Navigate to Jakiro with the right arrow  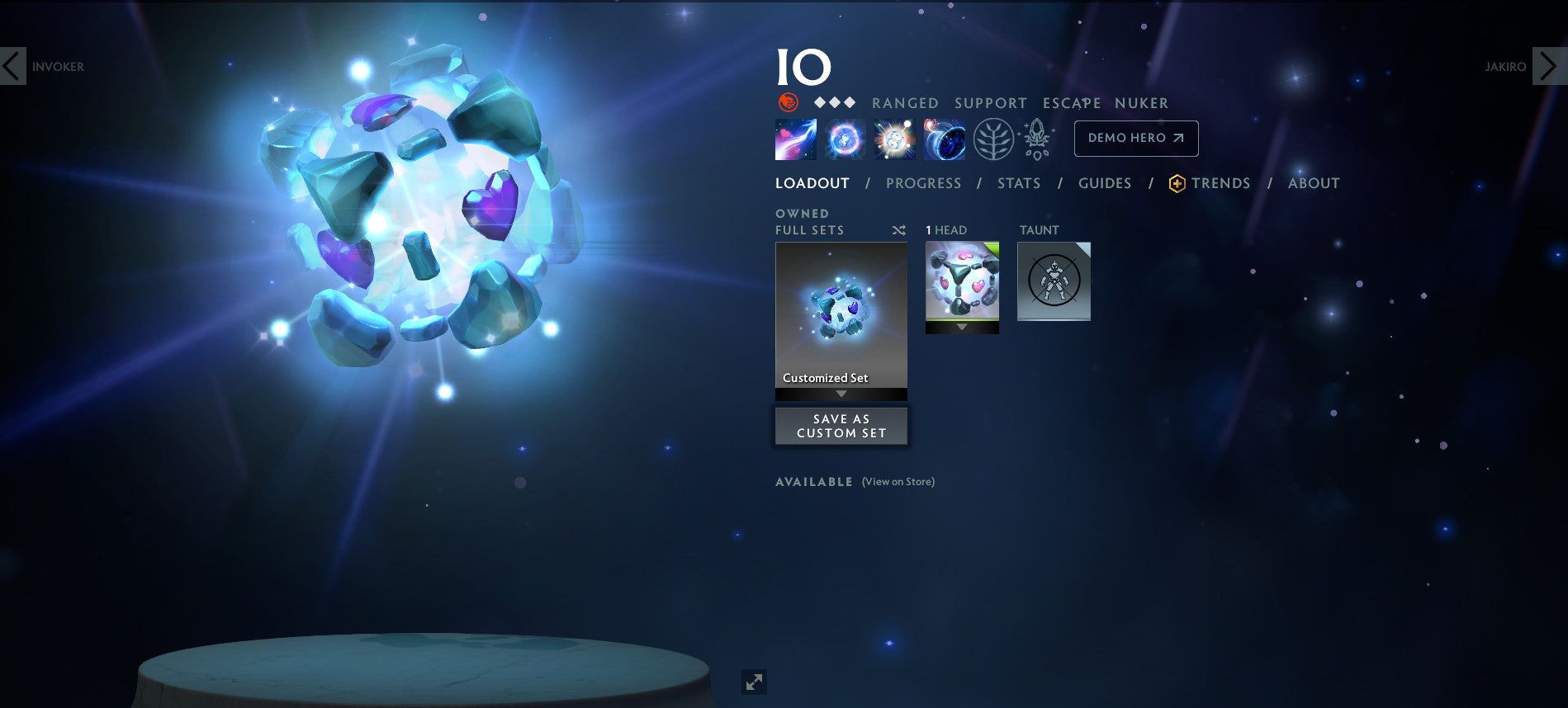(1547, 66)
